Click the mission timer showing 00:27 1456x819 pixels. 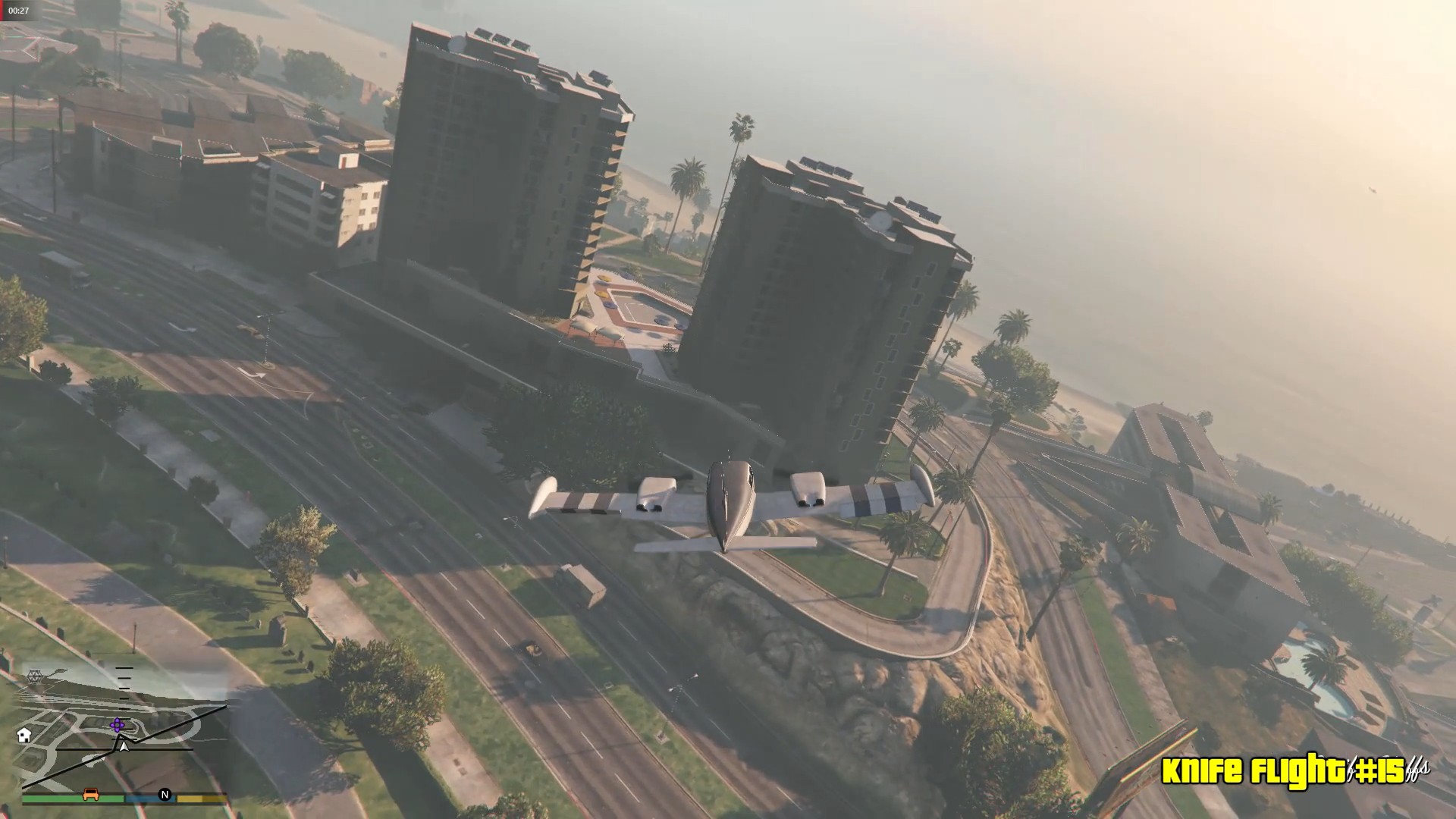tap(19, 11)
